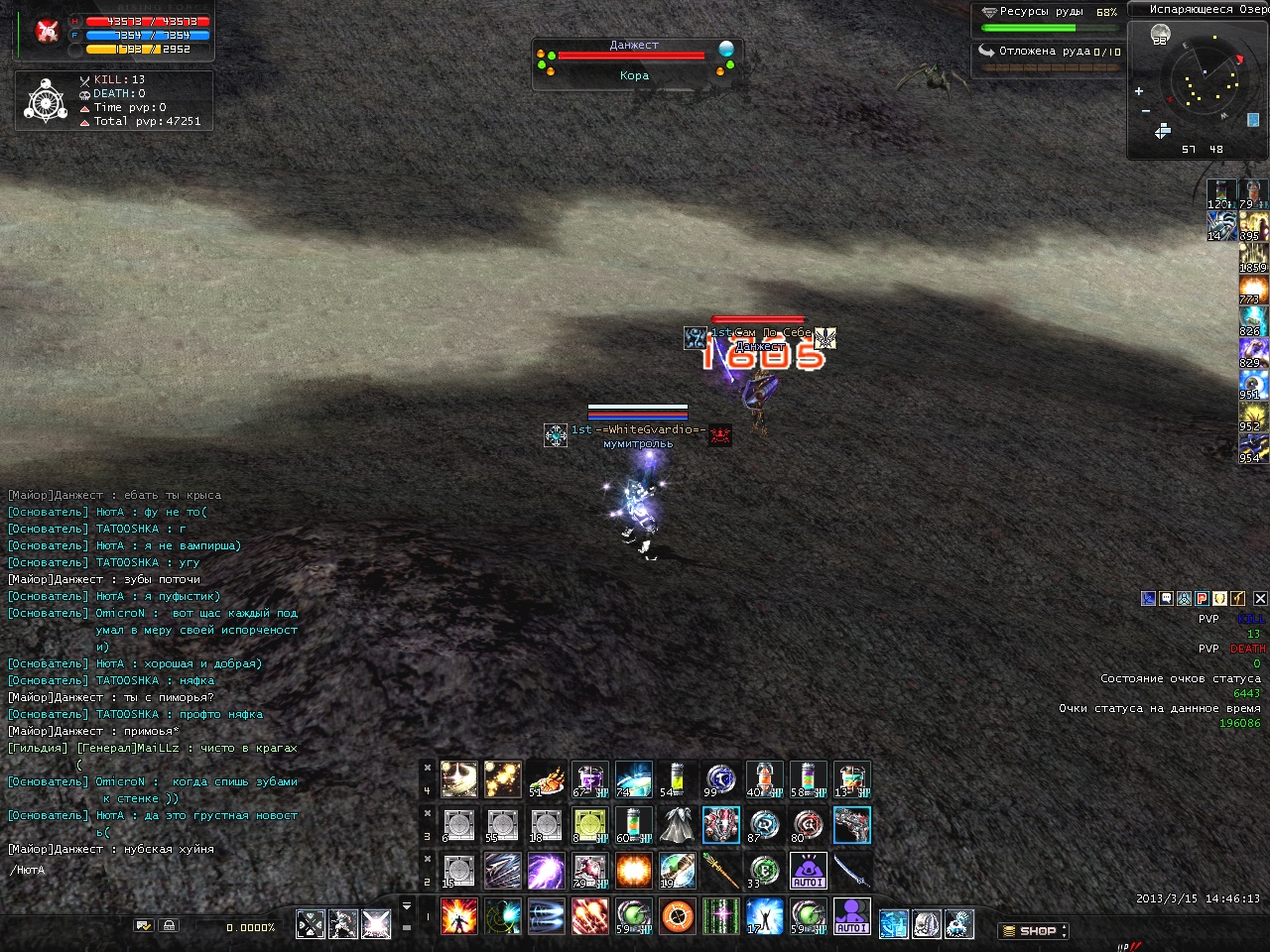Use the roast food item with count 51
This screenshot has height=952, width=1270.
(547, 779)
